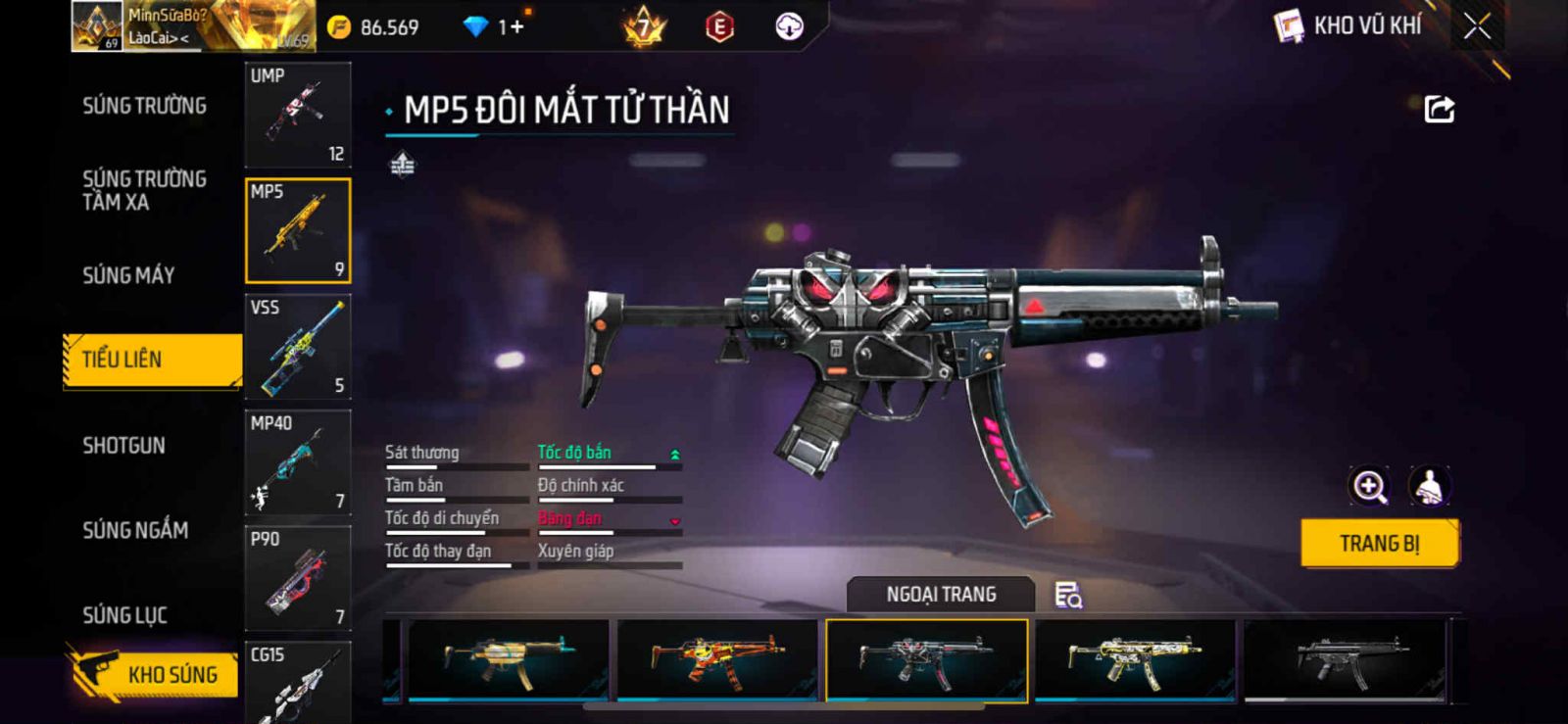
Task: Open the Súng Lục category
Action: pyautogui.click(x=124, y=615)
